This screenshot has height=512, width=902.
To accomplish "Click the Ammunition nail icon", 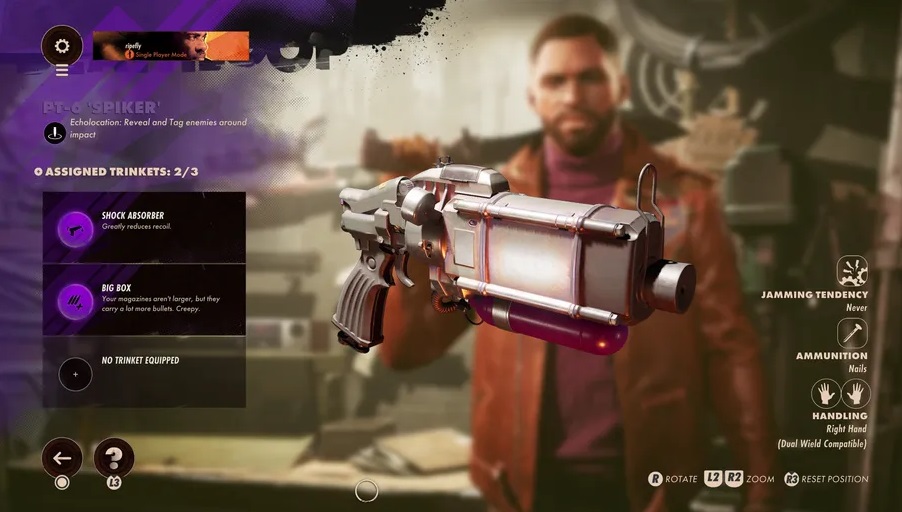I will point(852,333).
